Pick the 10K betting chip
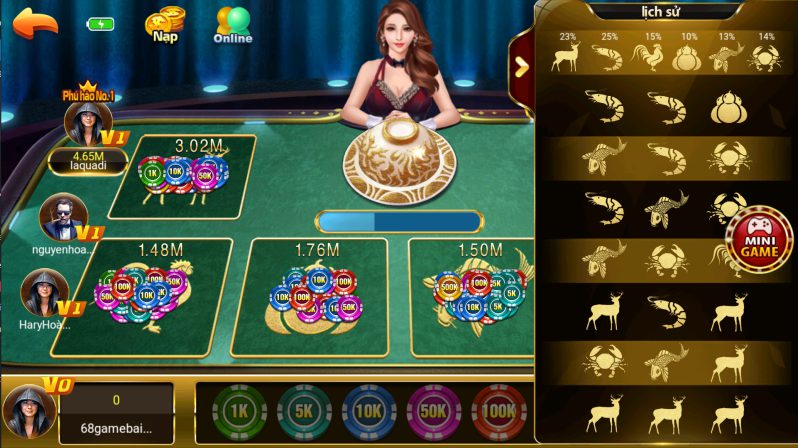Viewport: 798px width, 448px height. pyautogui.click(x=369, y=410)
